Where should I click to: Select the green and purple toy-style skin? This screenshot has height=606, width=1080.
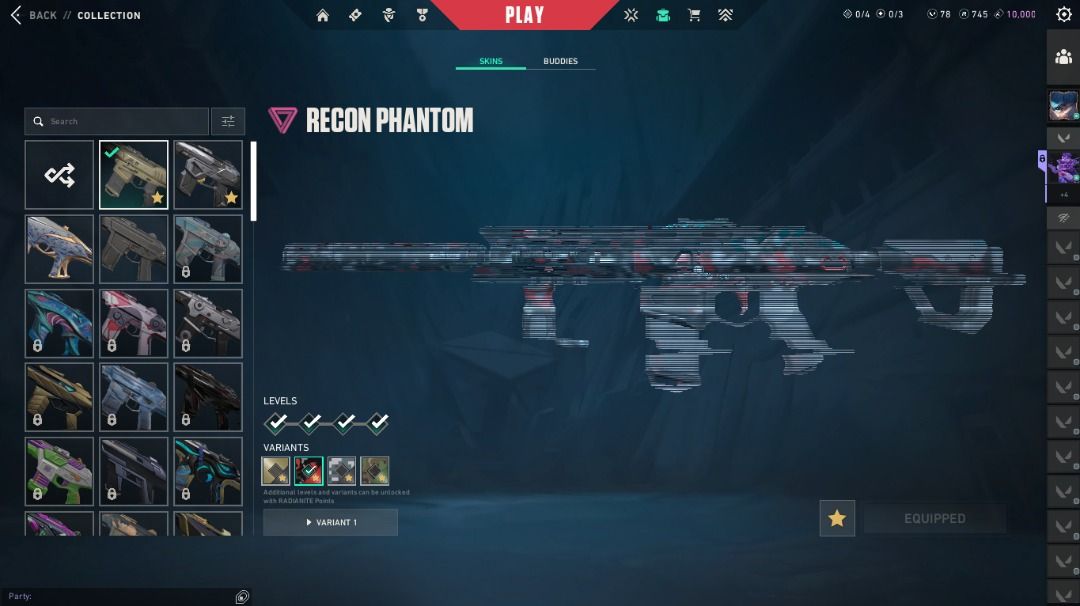point(59,471)
